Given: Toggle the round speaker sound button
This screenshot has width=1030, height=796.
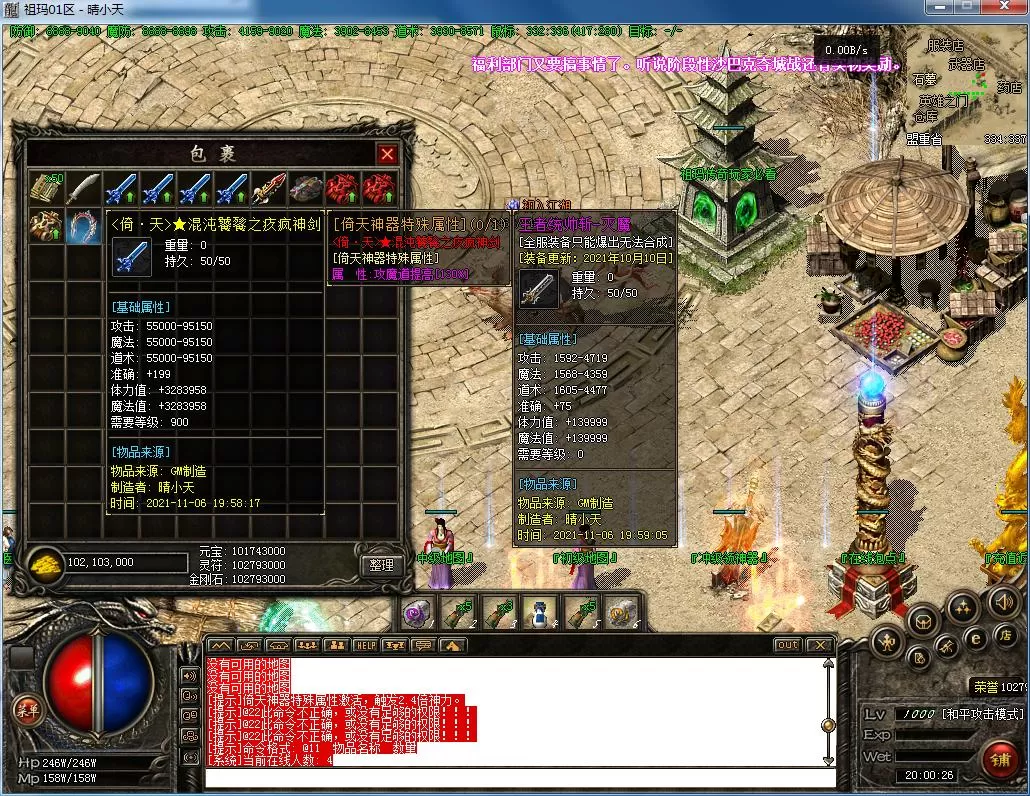Looking at the screenshot, I should pos(1004,601).
